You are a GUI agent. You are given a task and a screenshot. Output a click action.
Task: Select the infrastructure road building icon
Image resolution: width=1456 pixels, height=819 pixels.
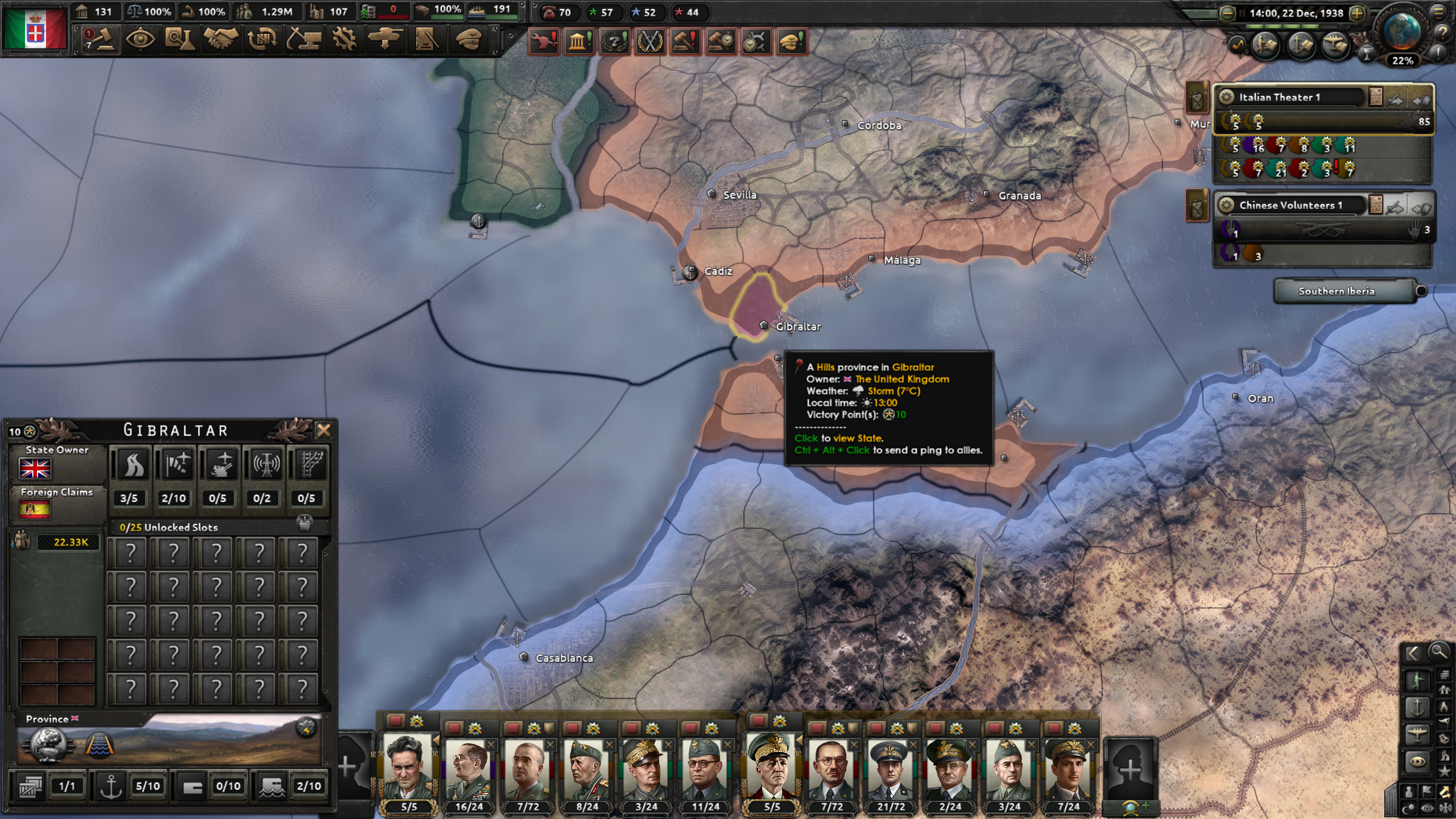click(134, 464)
